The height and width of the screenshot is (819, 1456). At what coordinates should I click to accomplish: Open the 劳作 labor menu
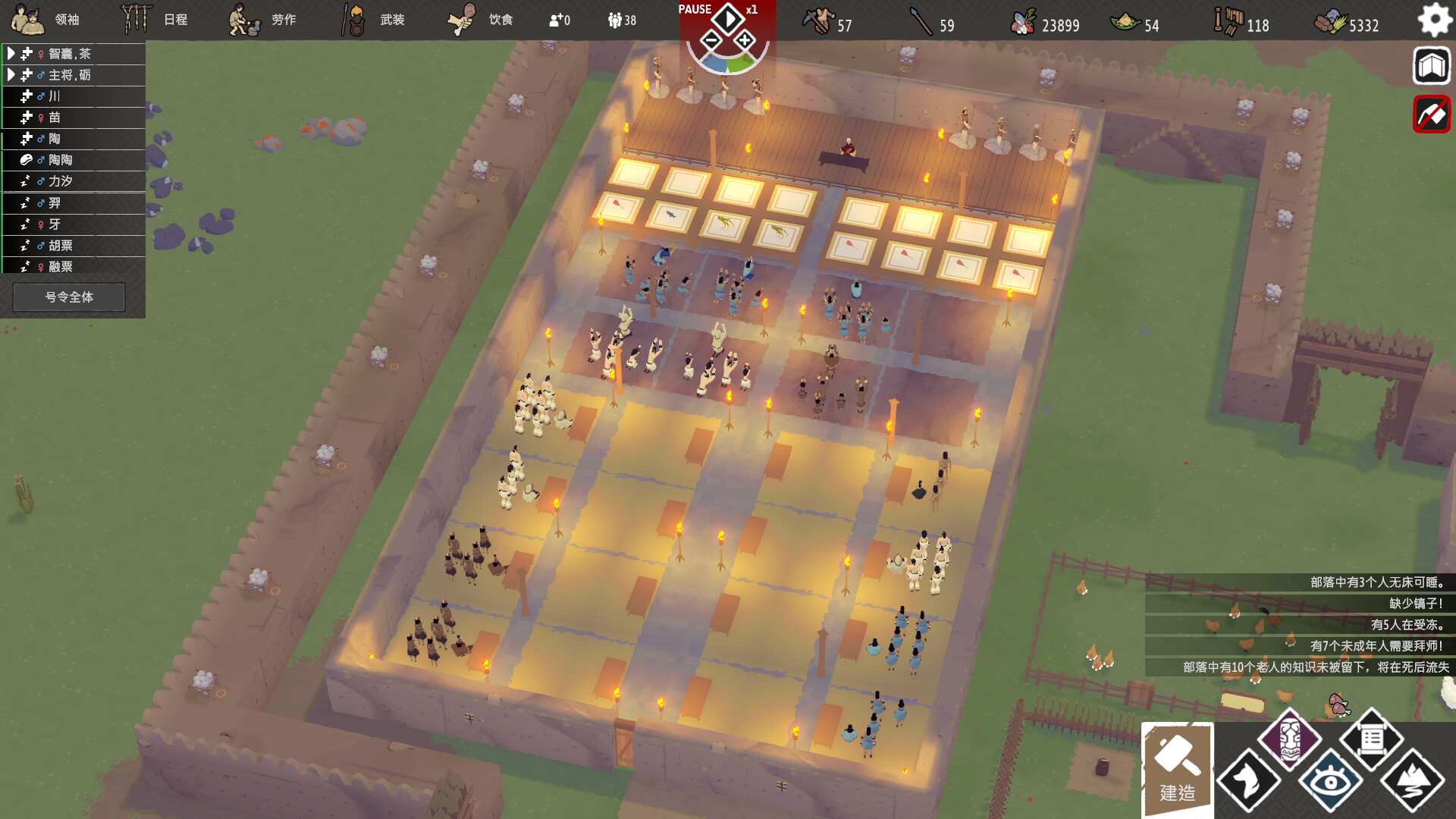pyautogui.click(x=263, y=20)
